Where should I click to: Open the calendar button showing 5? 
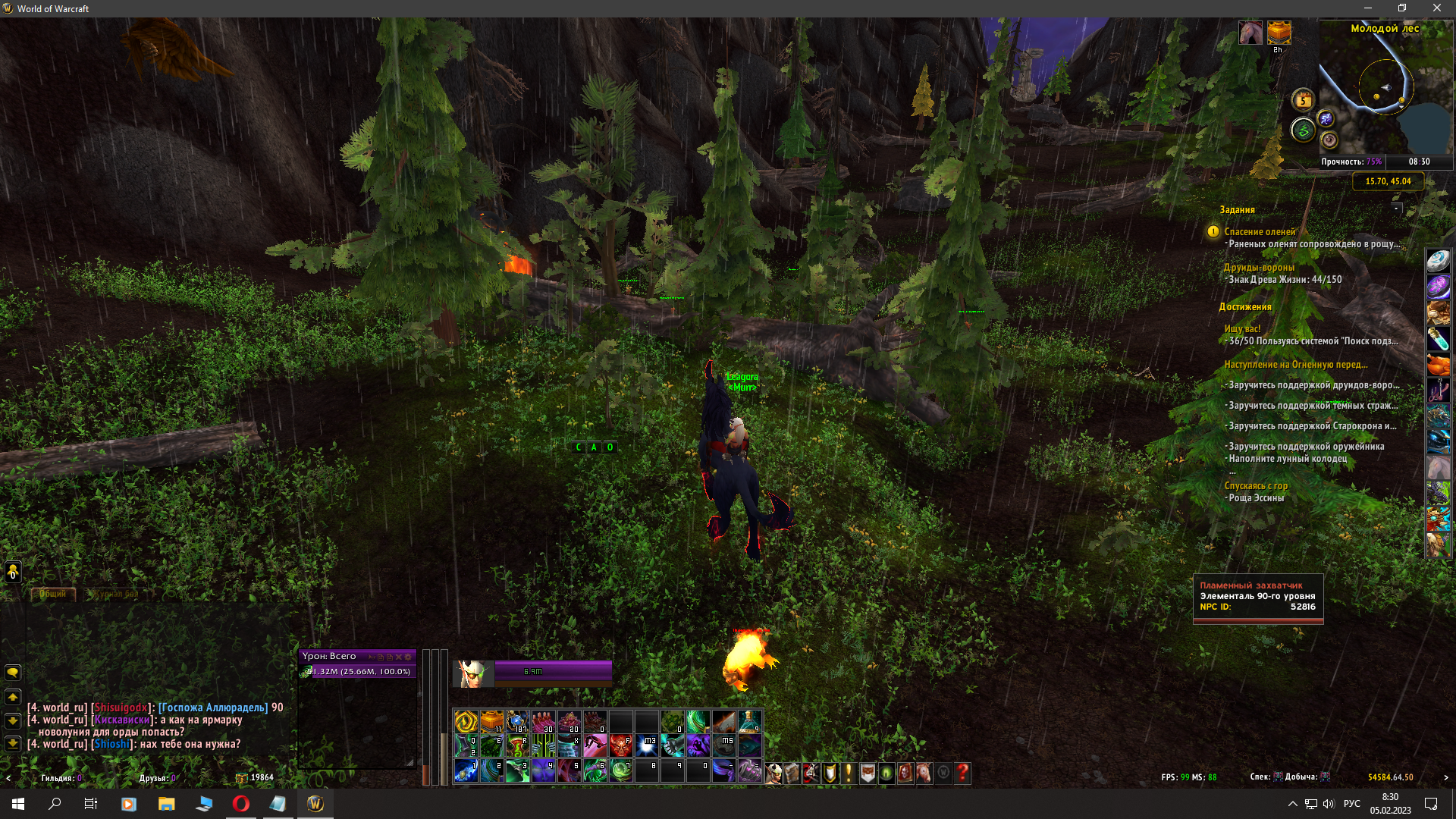pos(1303,100)
